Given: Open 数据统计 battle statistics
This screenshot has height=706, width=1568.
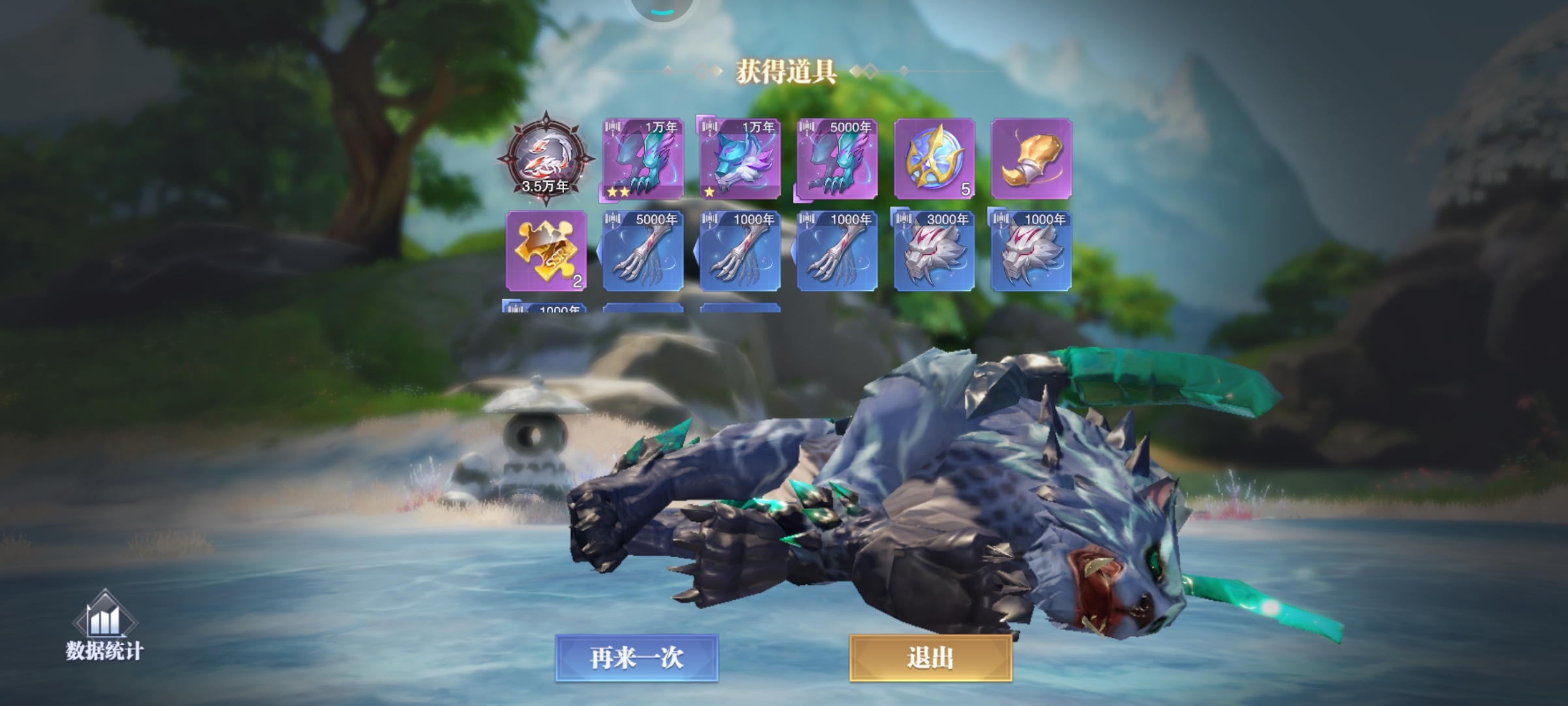Looking at the screenshot, I should click(x=105, y=626).
